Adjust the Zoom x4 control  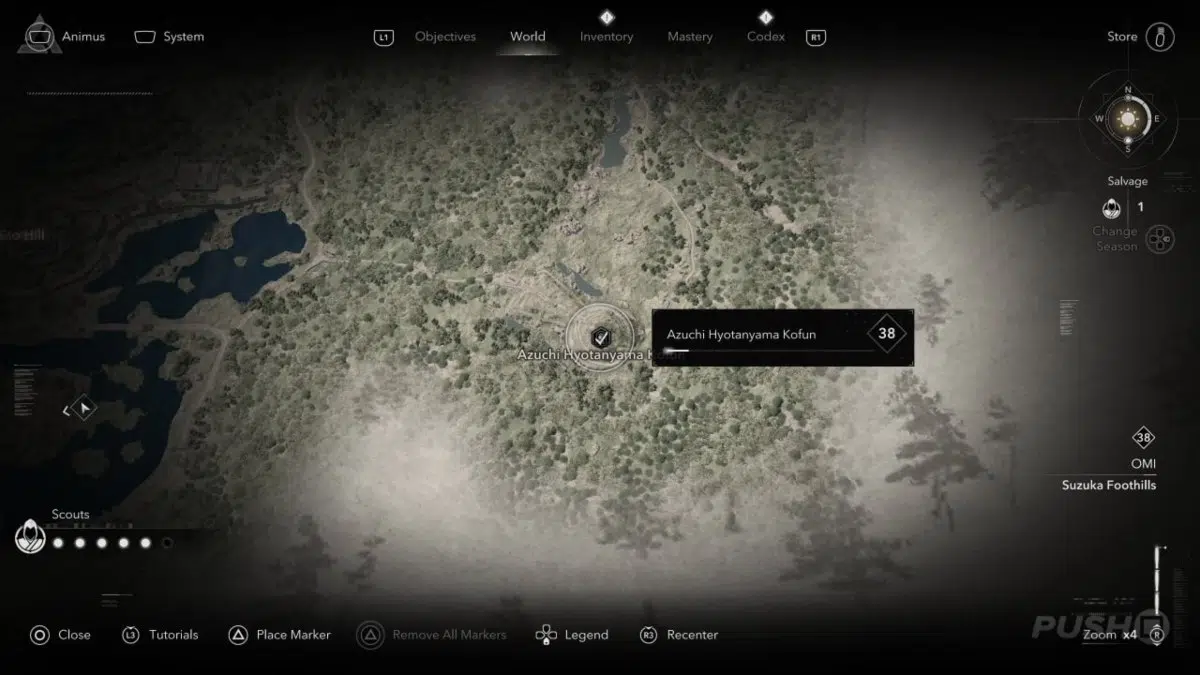point(1110,634)
